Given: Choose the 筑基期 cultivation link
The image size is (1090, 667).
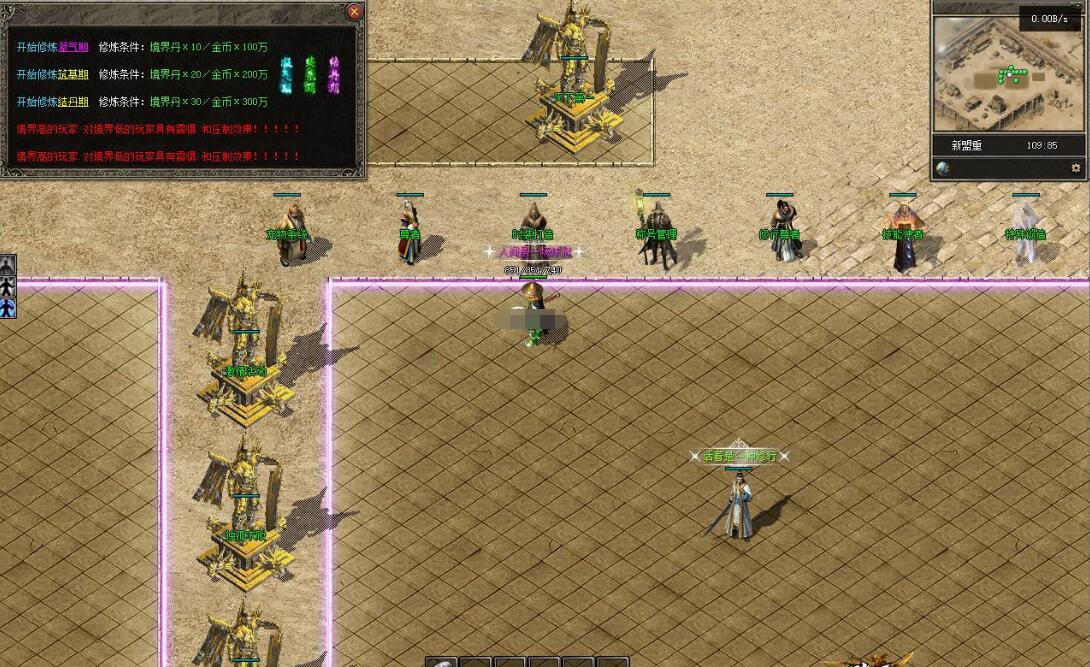Looking at the screenshot, I should click(73, 74).
